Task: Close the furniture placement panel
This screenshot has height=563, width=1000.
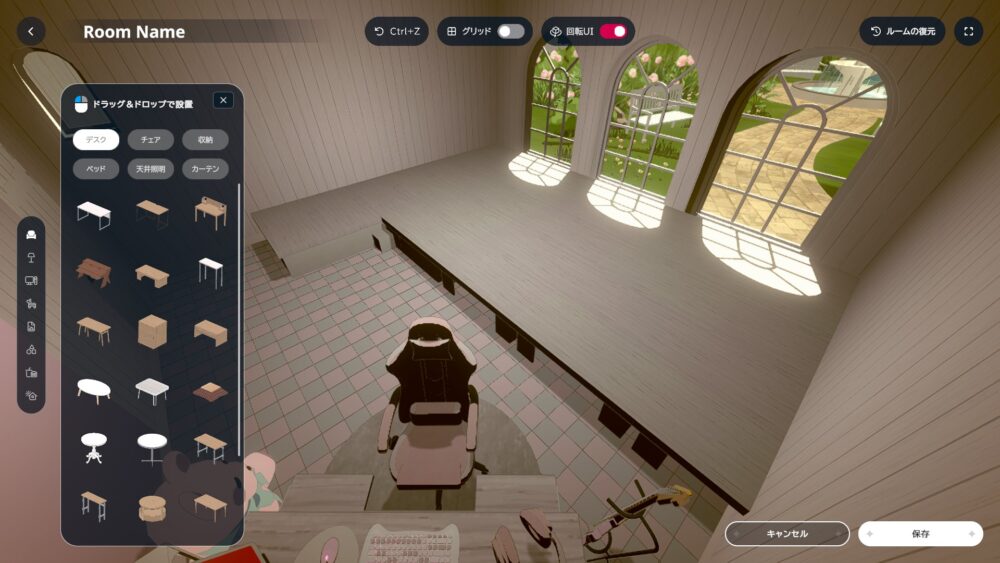Action: tap(223, 100)
